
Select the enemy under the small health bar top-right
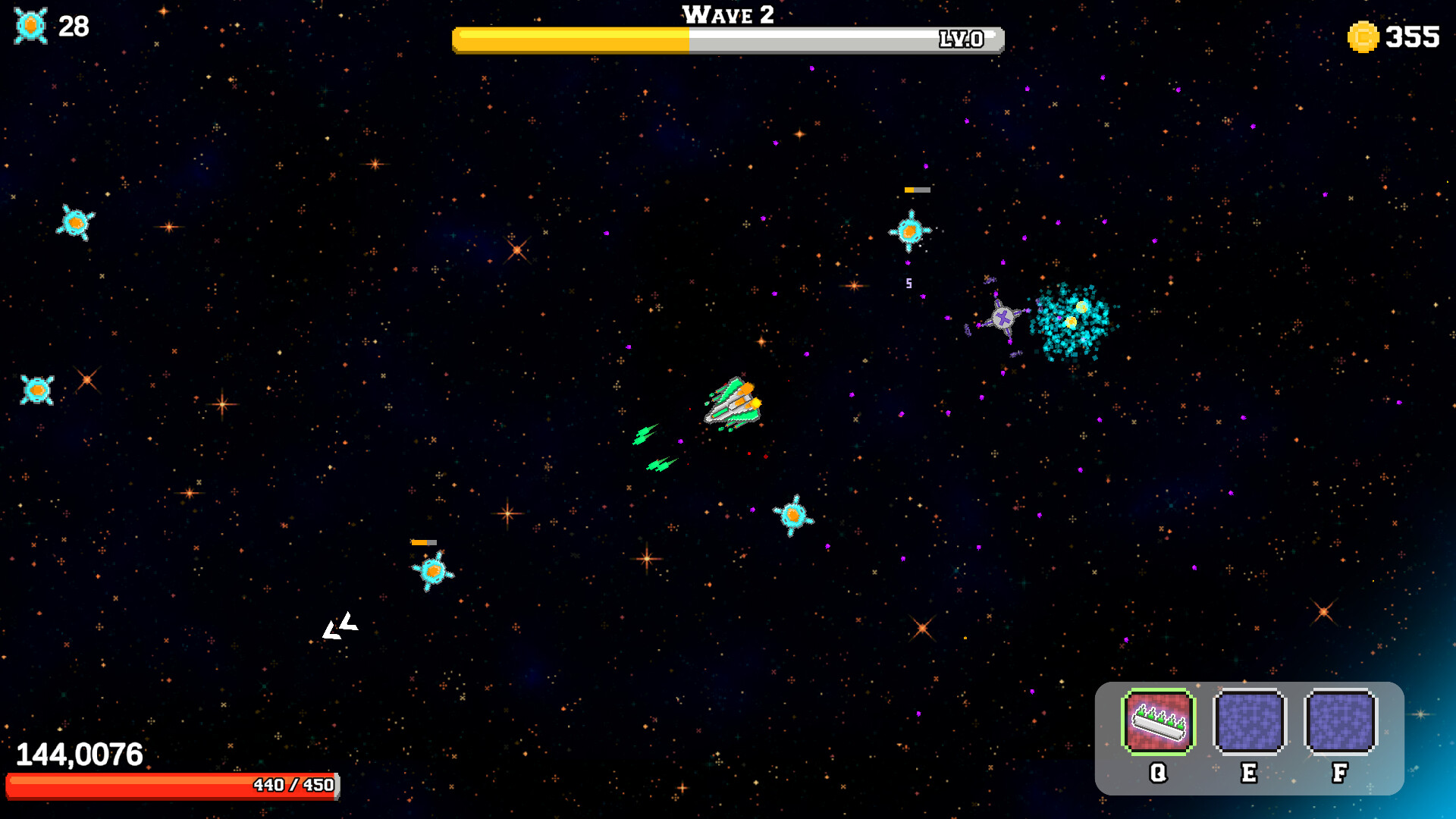[909, 230]
